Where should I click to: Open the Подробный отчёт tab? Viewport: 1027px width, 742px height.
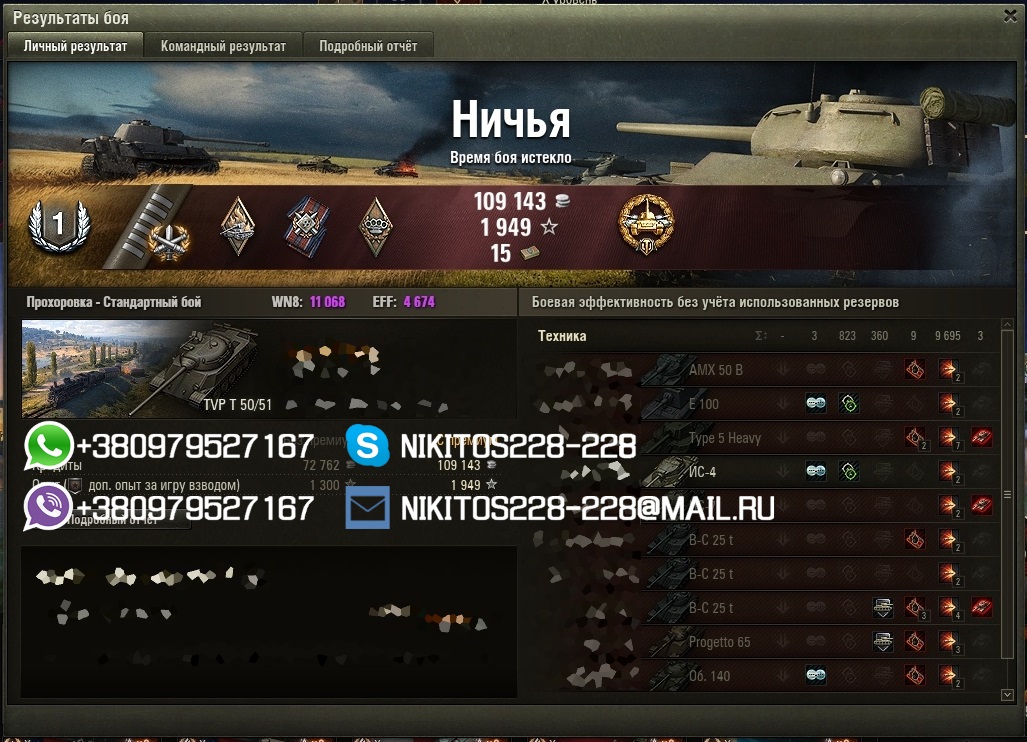pyautogui.click(x=368, y=46)
